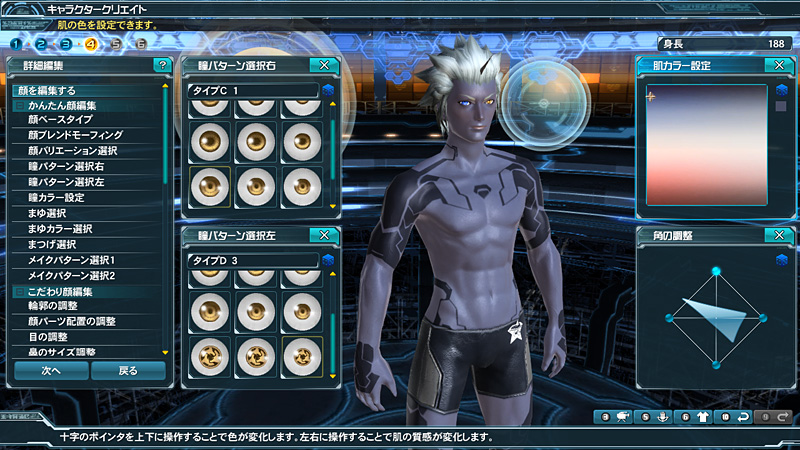This screenshot has height=450, width=800.
Task: Click the 戻る (Back) button
Action: (128, 370)
